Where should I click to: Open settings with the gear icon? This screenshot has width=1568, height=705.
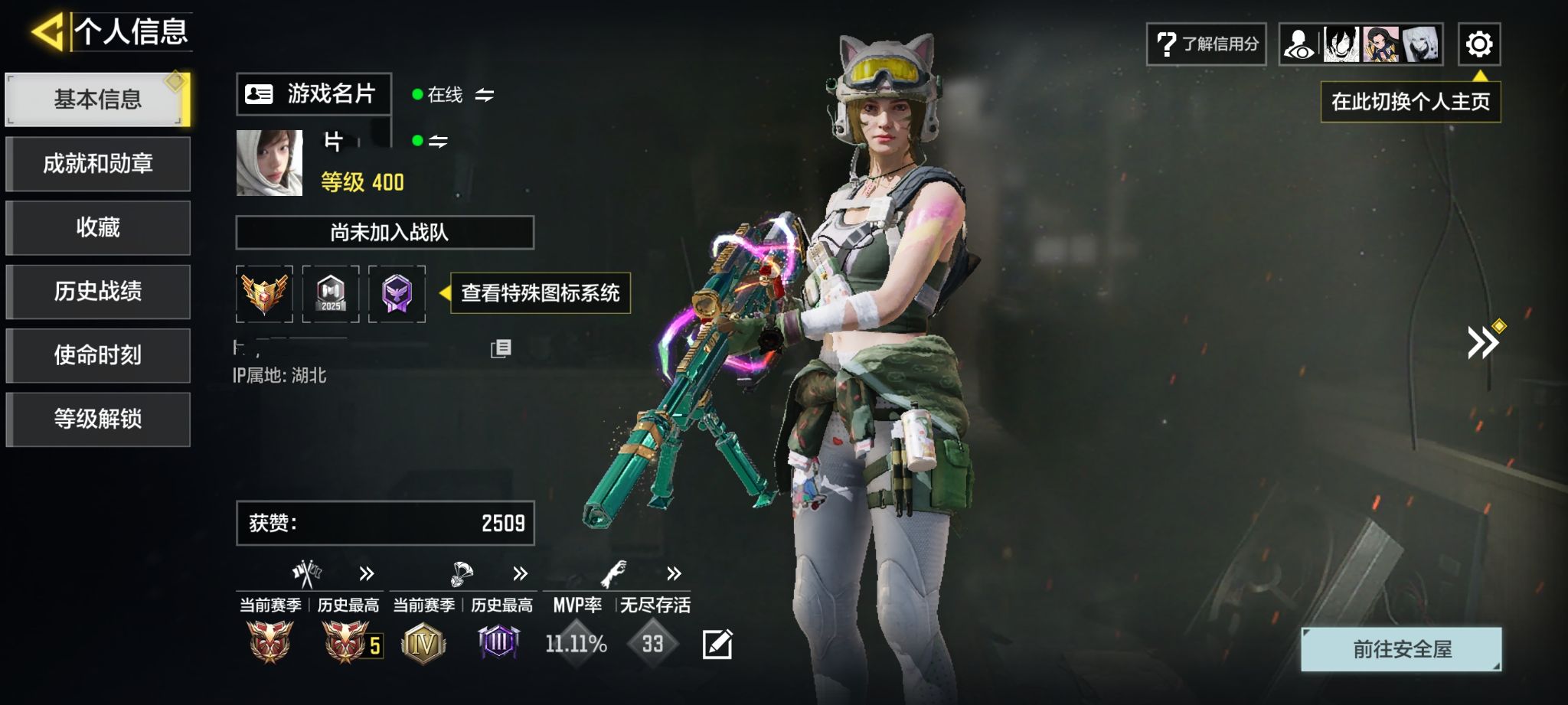[1478, 44]
